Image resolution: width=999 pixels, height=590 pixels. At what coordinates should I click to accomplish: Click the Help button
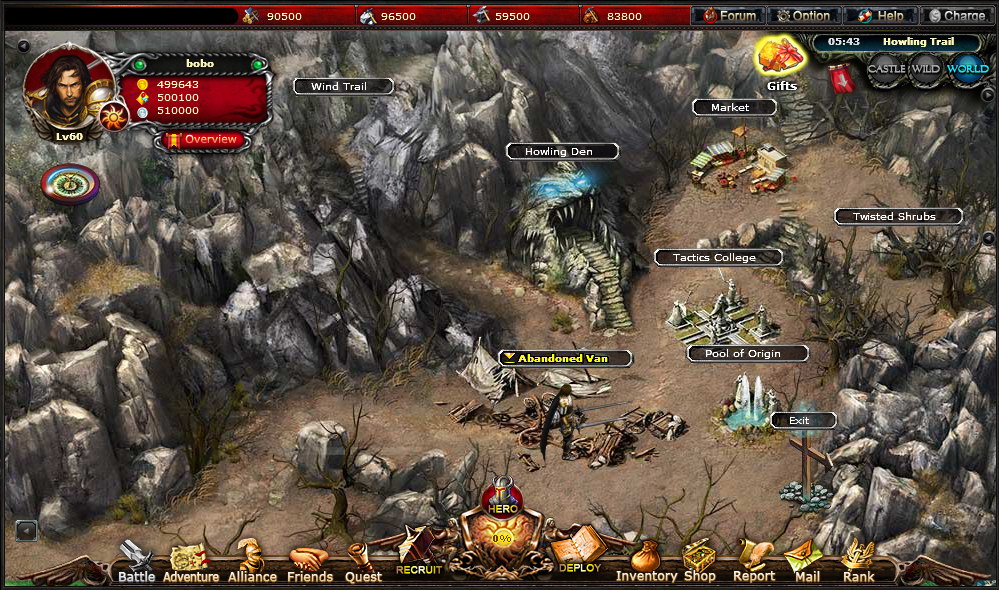(x=880, y=15)
